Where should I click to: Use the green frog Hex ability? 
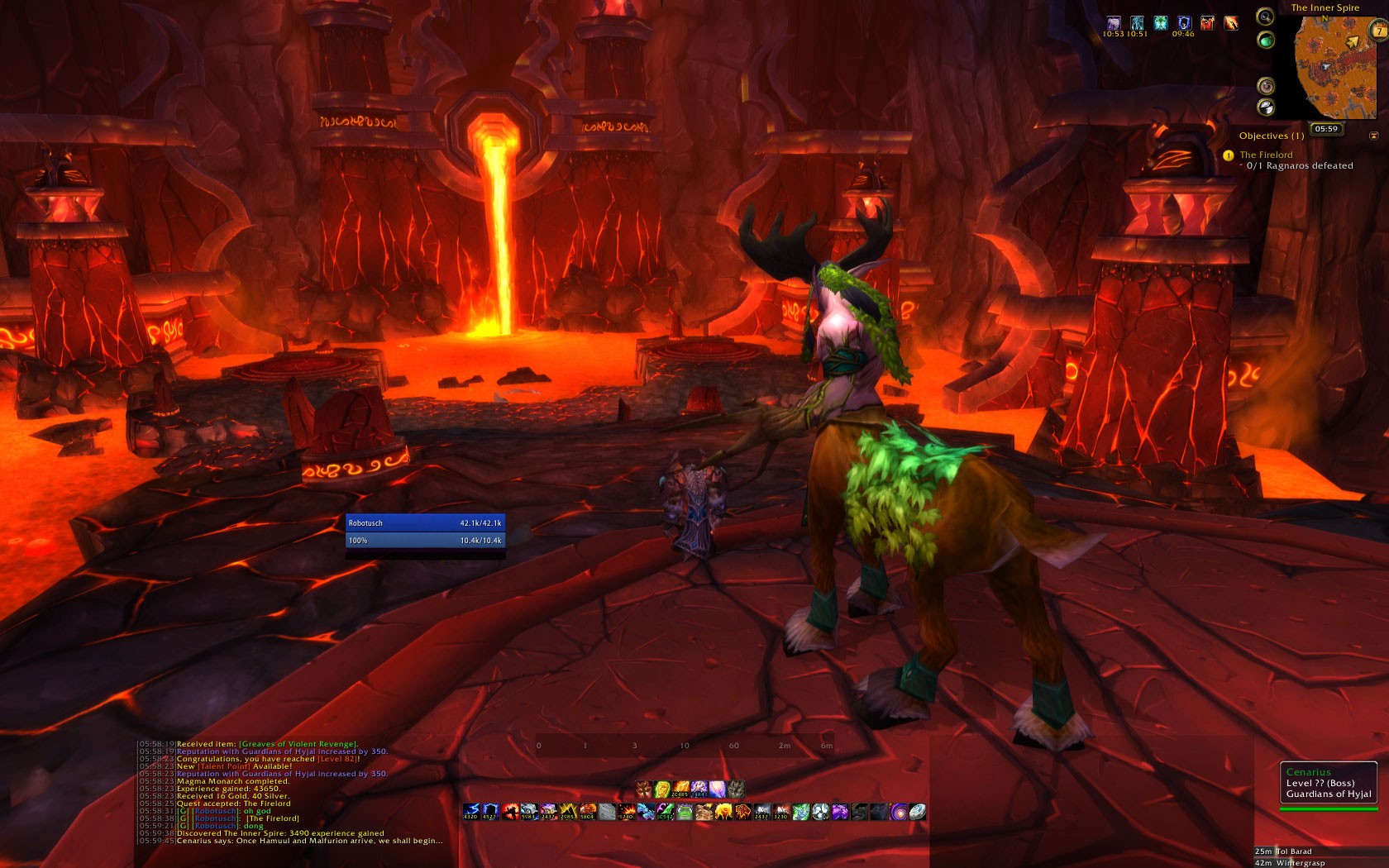point(685,812)
